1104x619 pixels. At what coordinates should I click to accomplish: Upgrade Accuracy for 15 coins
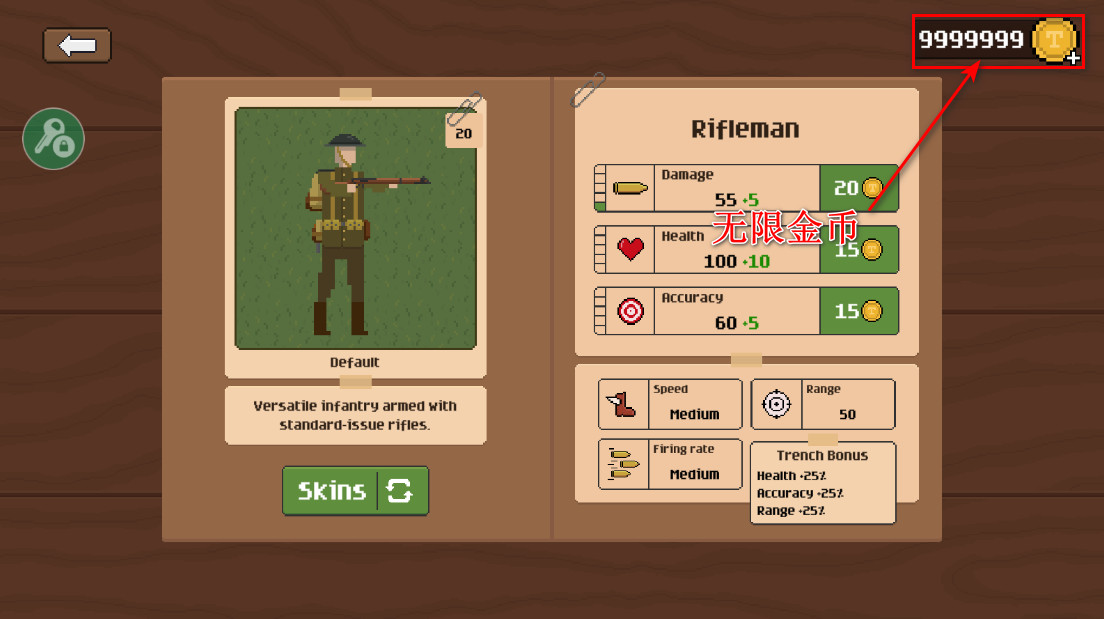tap(858, 311)
